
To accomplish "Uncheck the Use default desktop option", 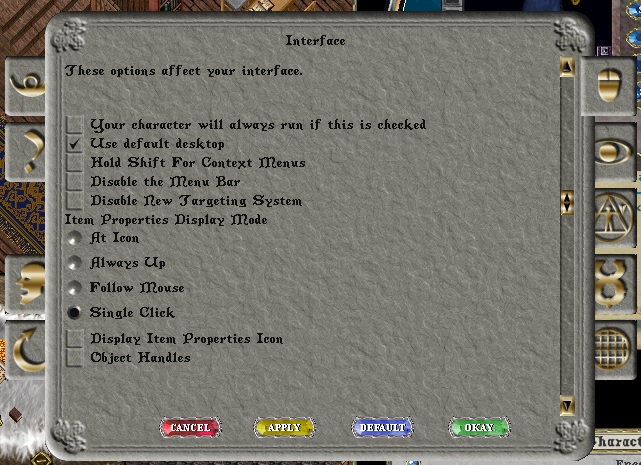I will pyautogui.click(x=75, y=144).
